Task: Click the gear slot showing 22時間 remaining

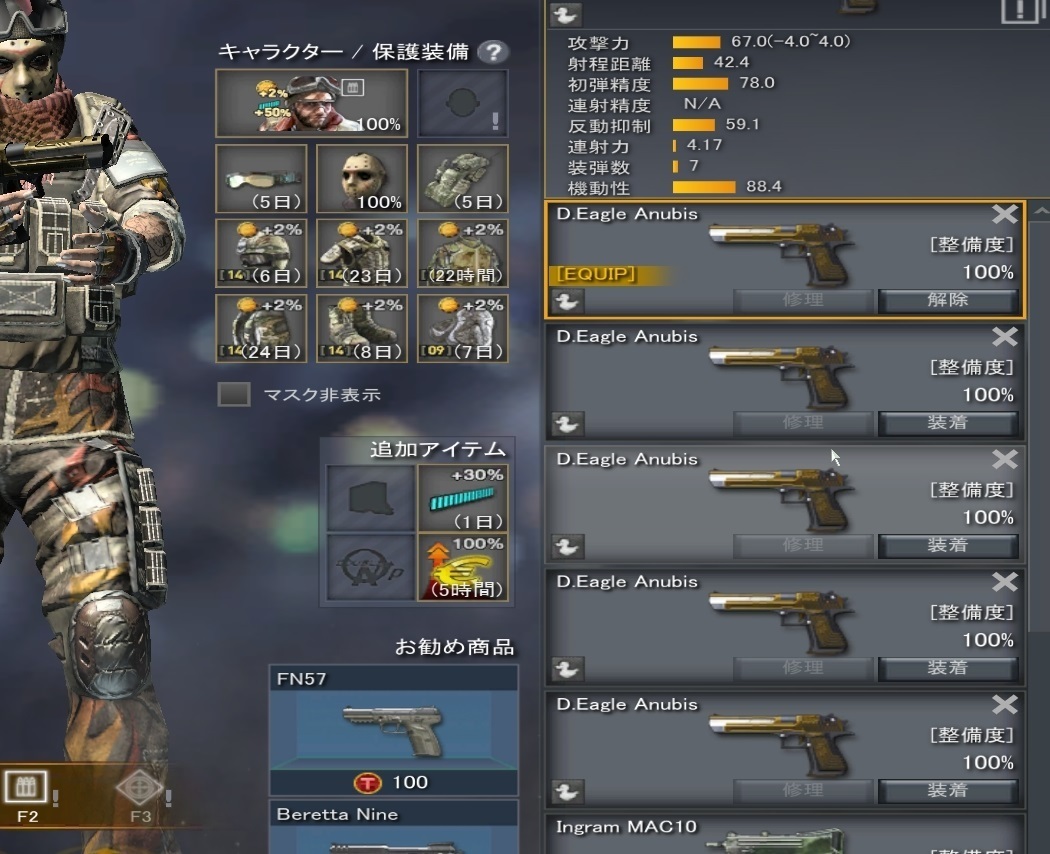Action: [462, 253]
